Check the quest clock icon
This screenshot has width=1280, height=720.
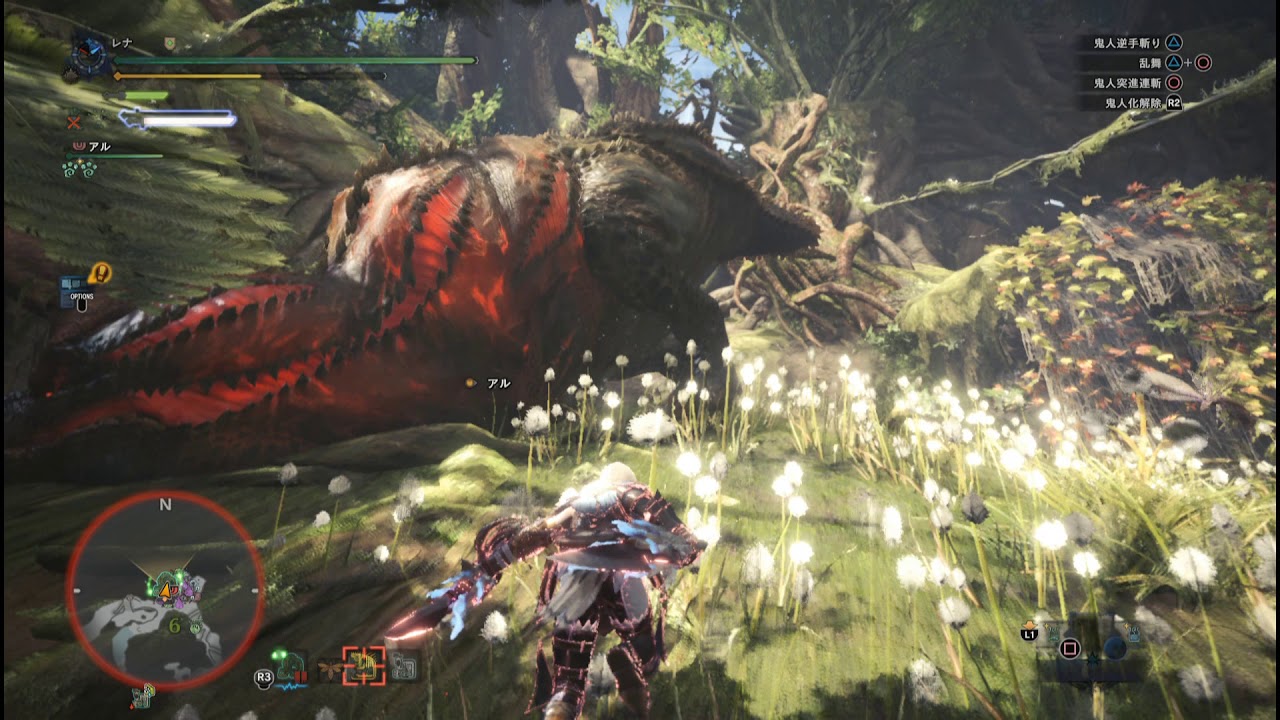click(90, 56)
